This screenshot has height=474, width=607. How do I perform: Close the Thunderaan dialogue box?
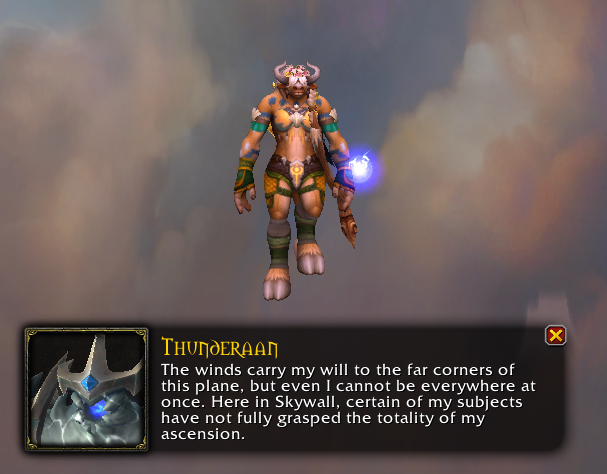click(556, 335)
